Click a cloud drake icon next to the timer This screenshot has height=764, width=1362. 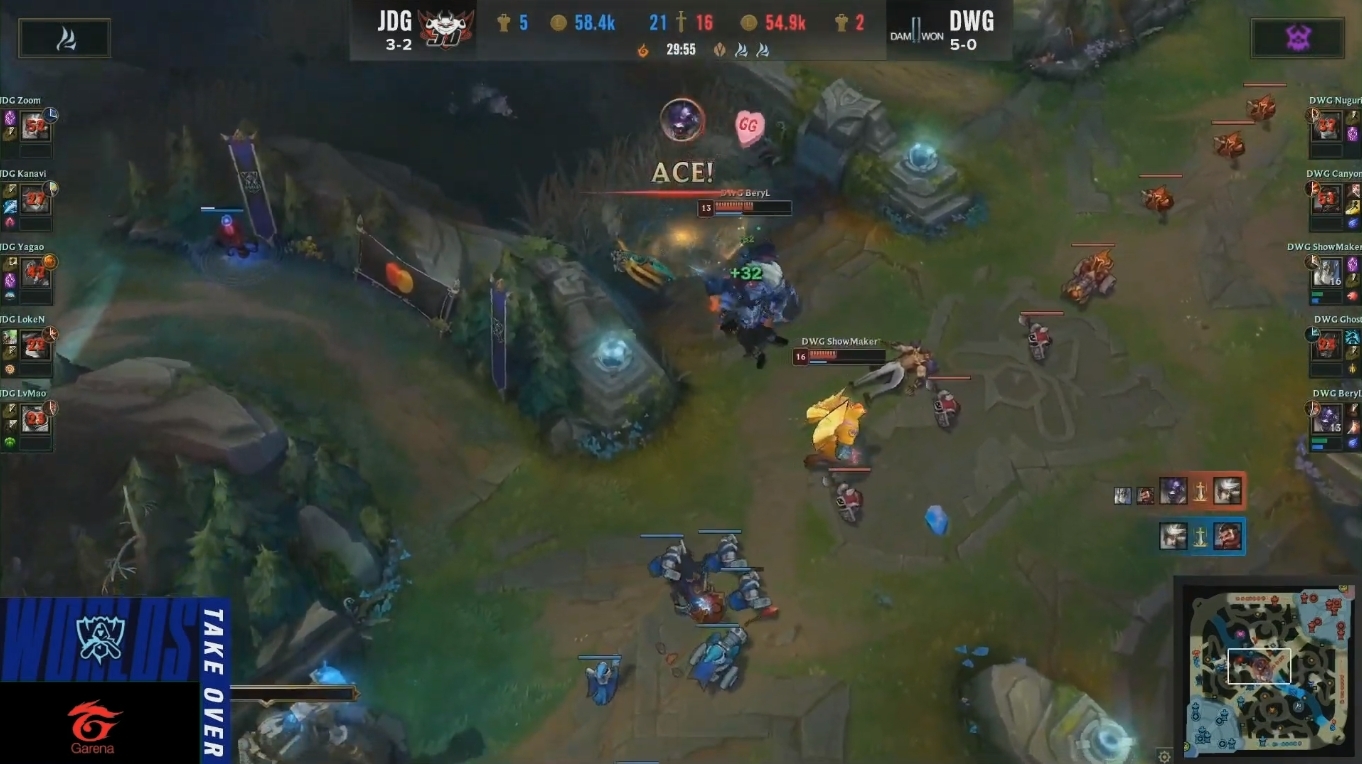tap(740, 49)
